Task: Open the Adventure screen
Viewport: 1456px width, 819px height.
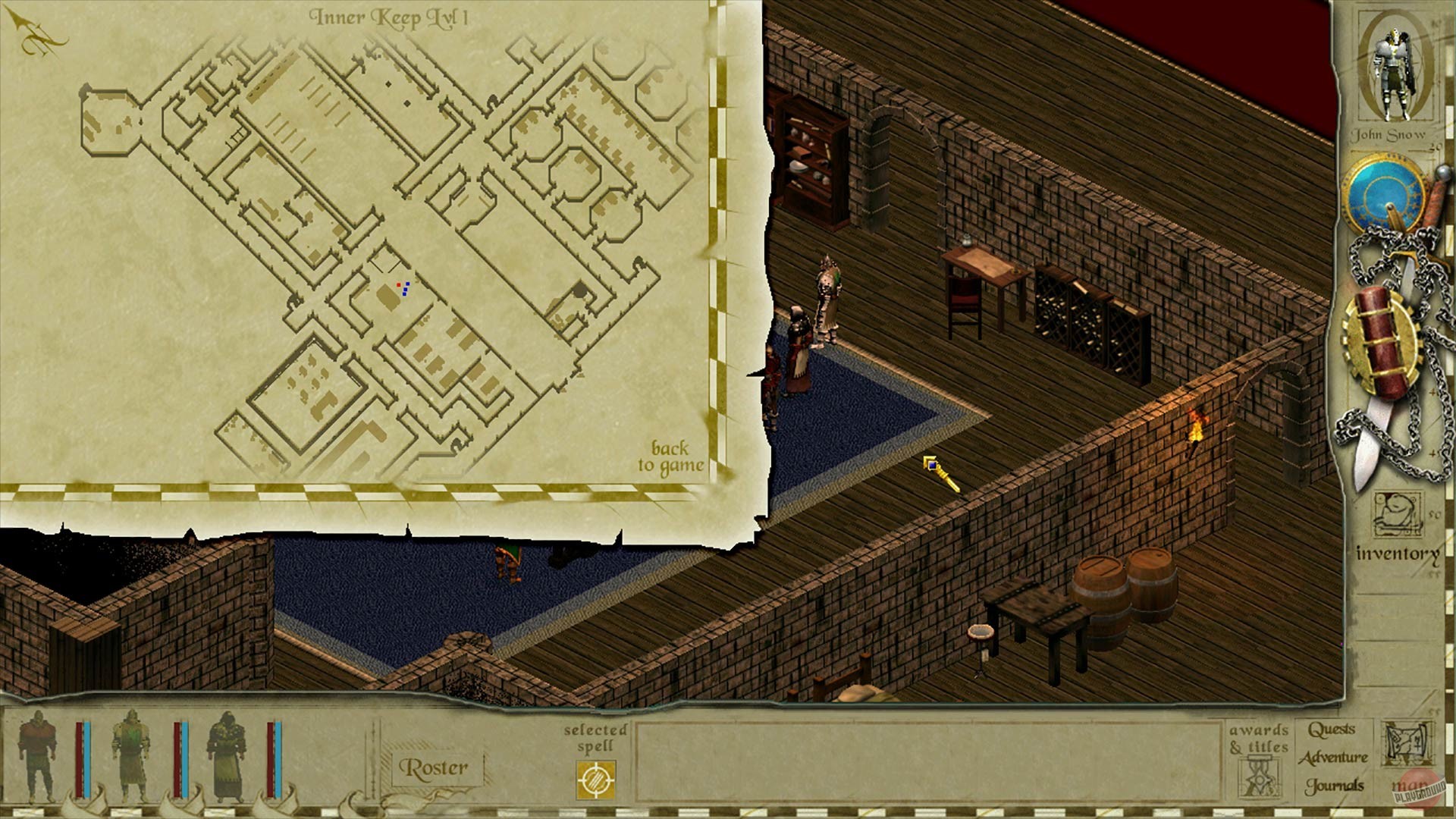Action: 1332,757
